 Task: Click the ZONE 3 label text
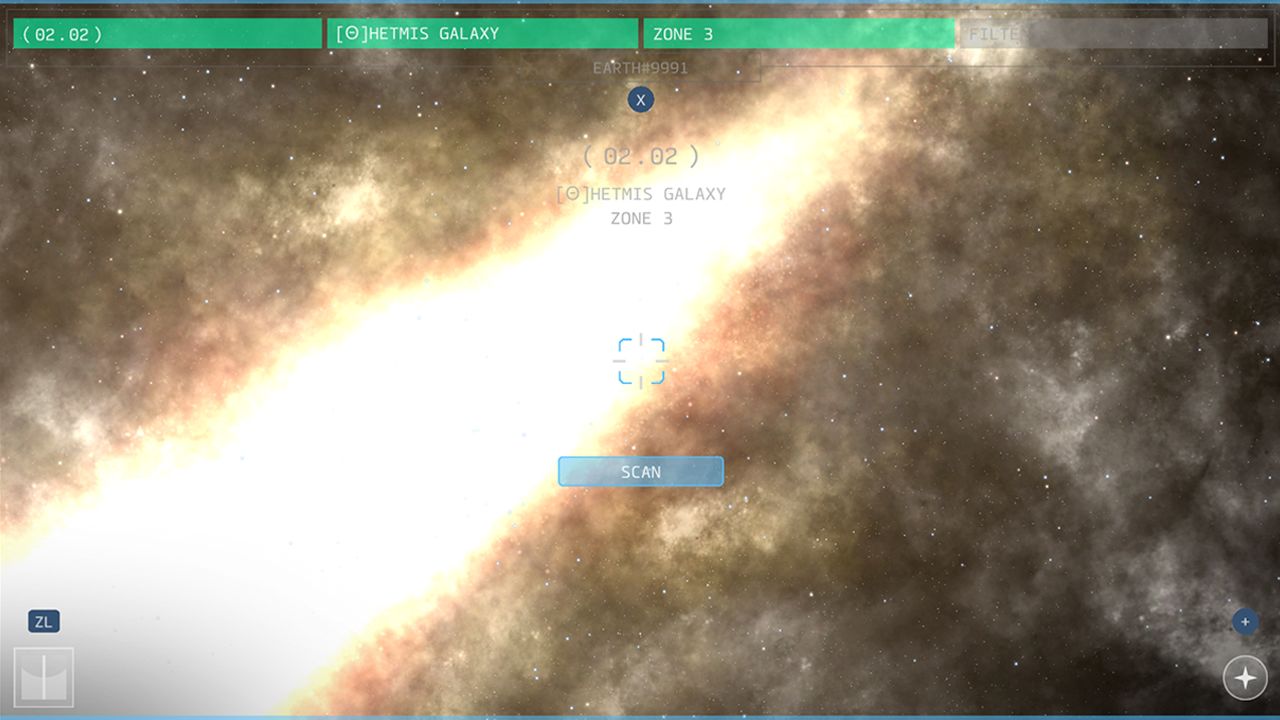683,33
